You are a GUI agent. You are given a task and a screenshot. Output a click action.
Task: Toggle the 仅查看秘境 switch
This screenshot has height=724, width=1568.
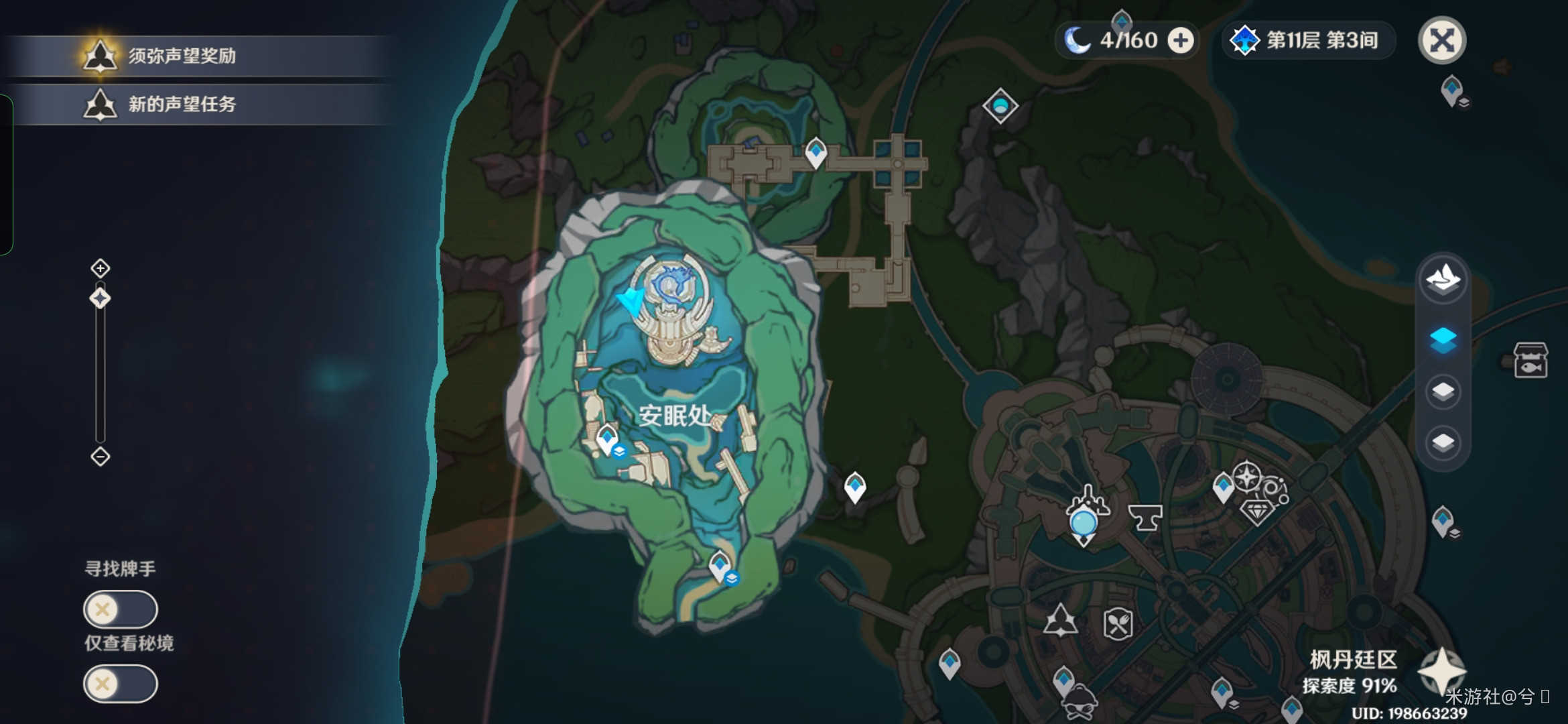121,684
